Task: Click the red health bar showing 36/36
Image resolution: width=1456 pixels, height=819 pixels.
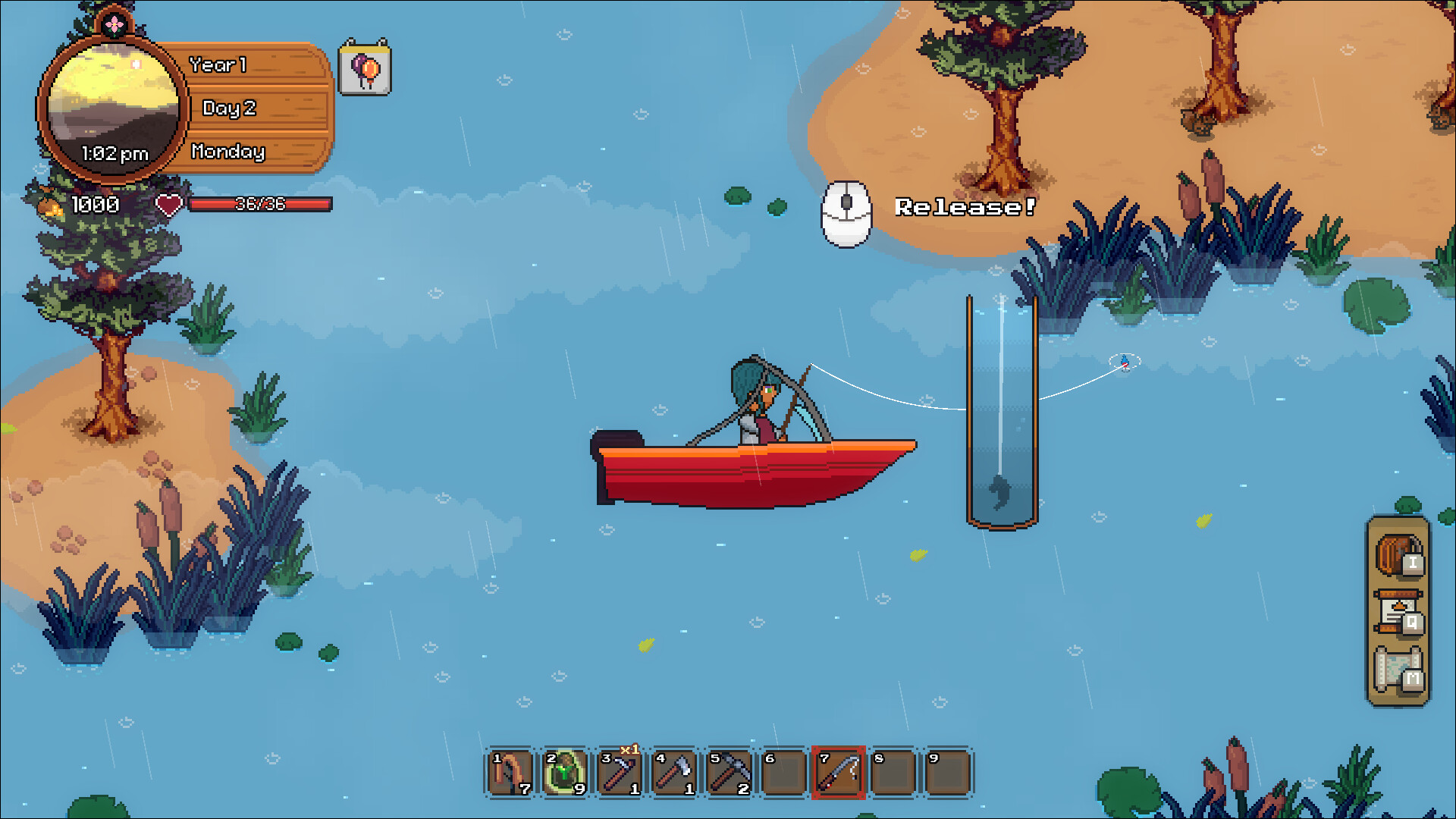Action: coord(259,204)
